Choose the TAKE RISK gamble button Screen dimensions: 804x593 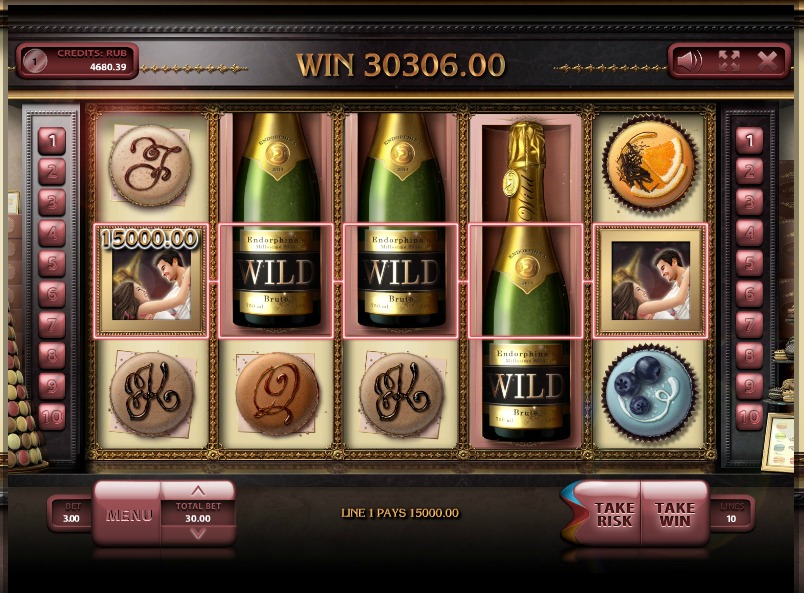pyautogui.click(x=614, y=514)
